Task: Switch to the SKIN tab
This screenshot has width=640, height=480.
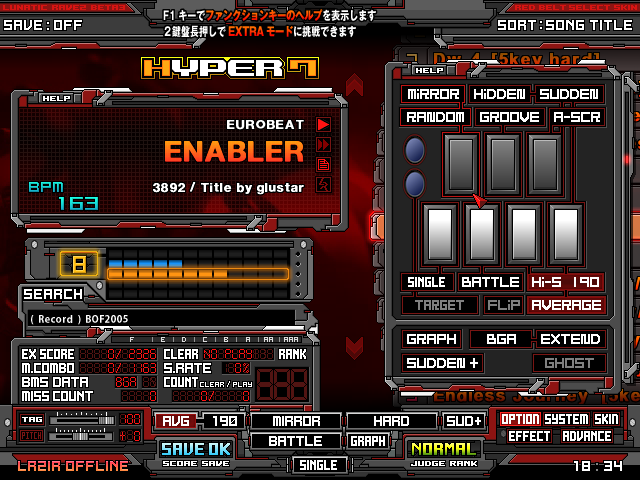Action: pos(607,419)
